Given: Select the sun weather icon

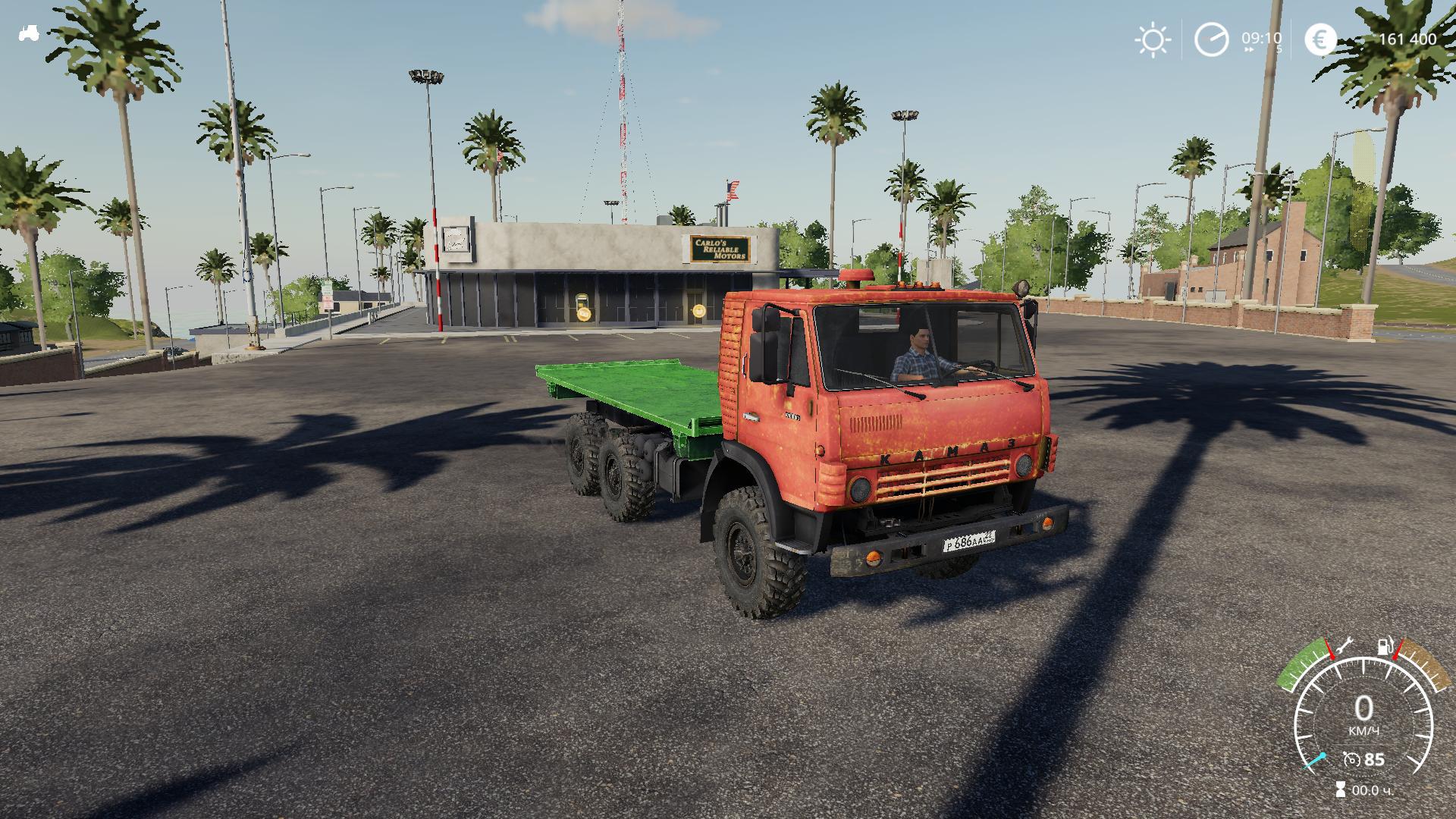Looking at the screenshot, I should [1152, 39].
